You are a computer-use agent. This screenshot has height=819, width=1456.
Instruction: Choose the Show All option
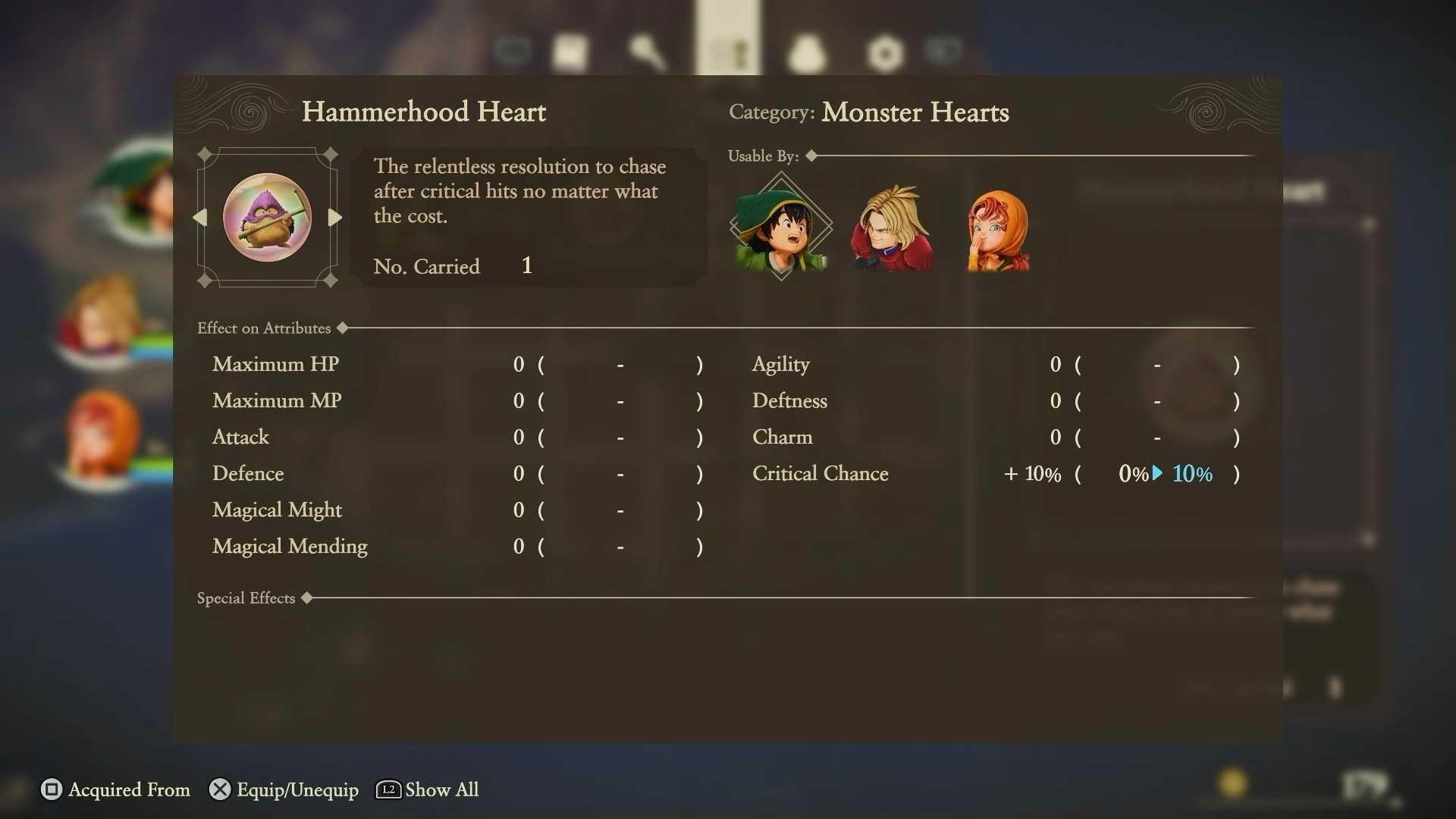click(428, 789)
